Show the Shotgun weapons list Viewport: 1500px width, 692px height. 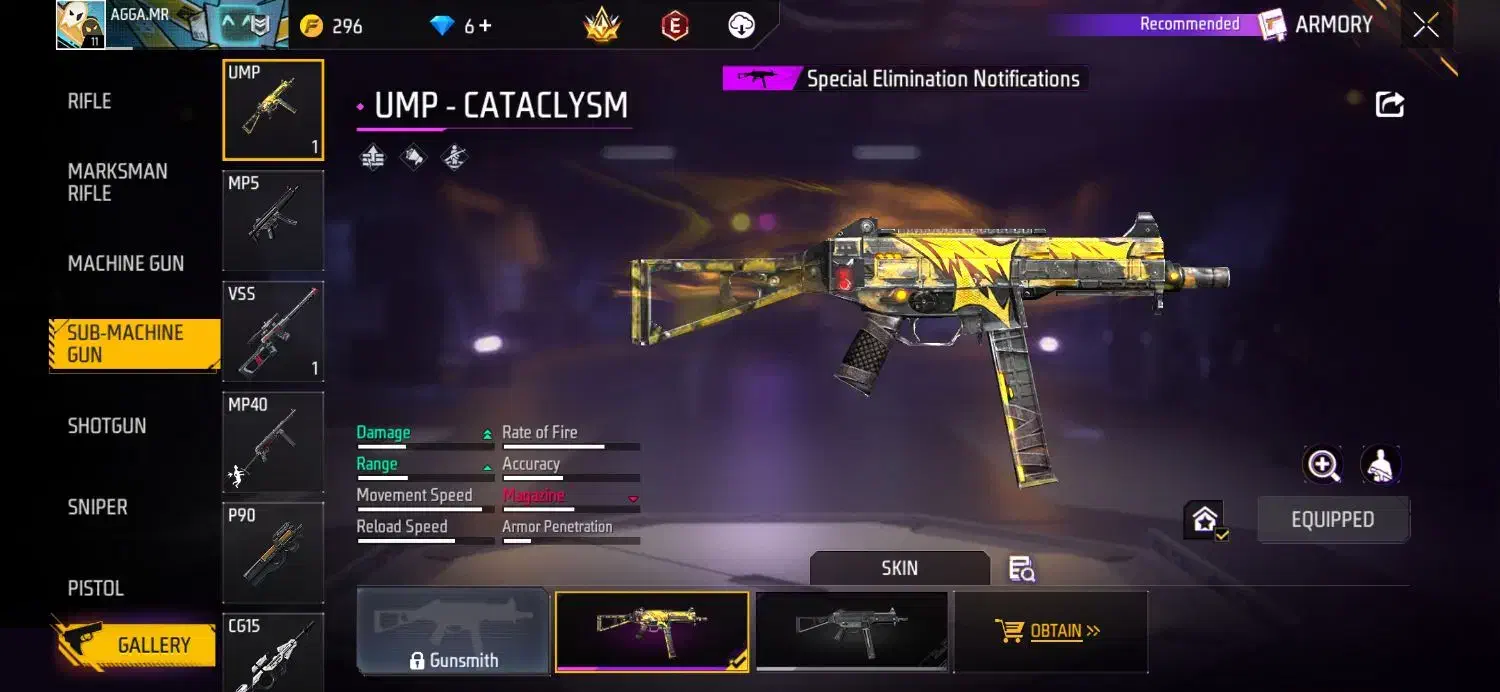tap(107, 425)
